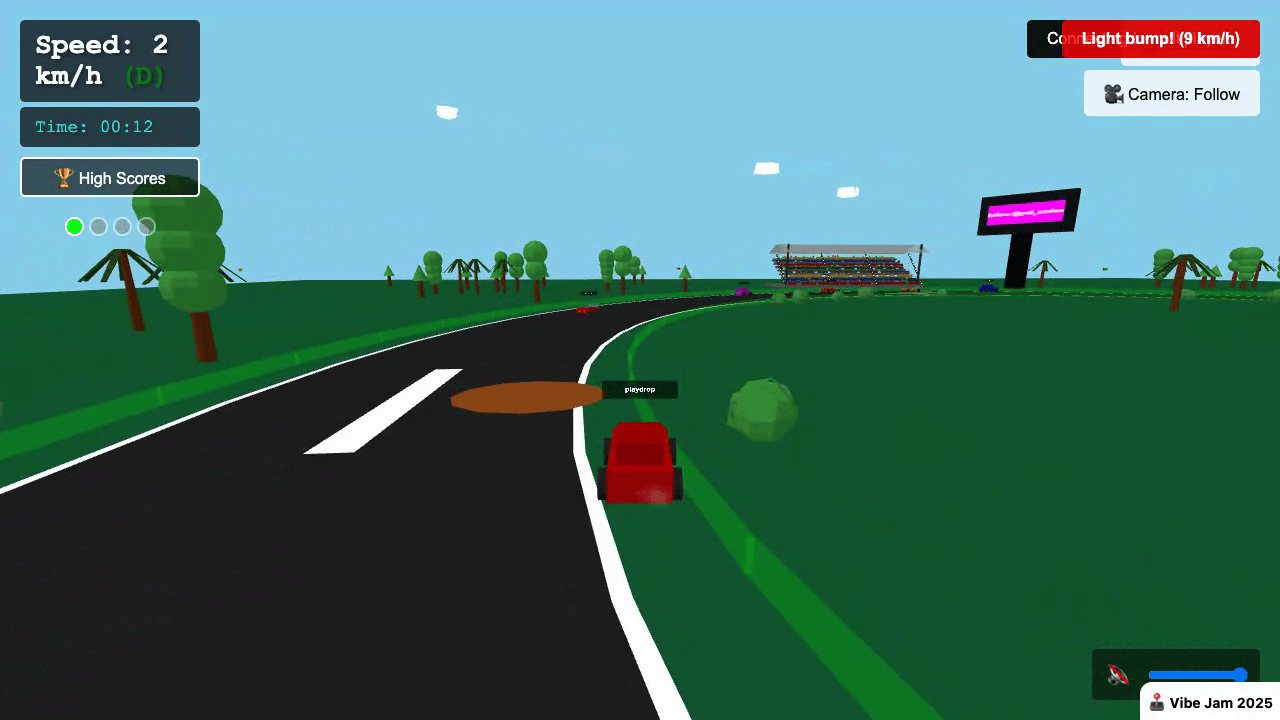Click the playdrop player name tag
Image resolution: width=1280 pixels, height=720 pixels.
click(639, 390)
